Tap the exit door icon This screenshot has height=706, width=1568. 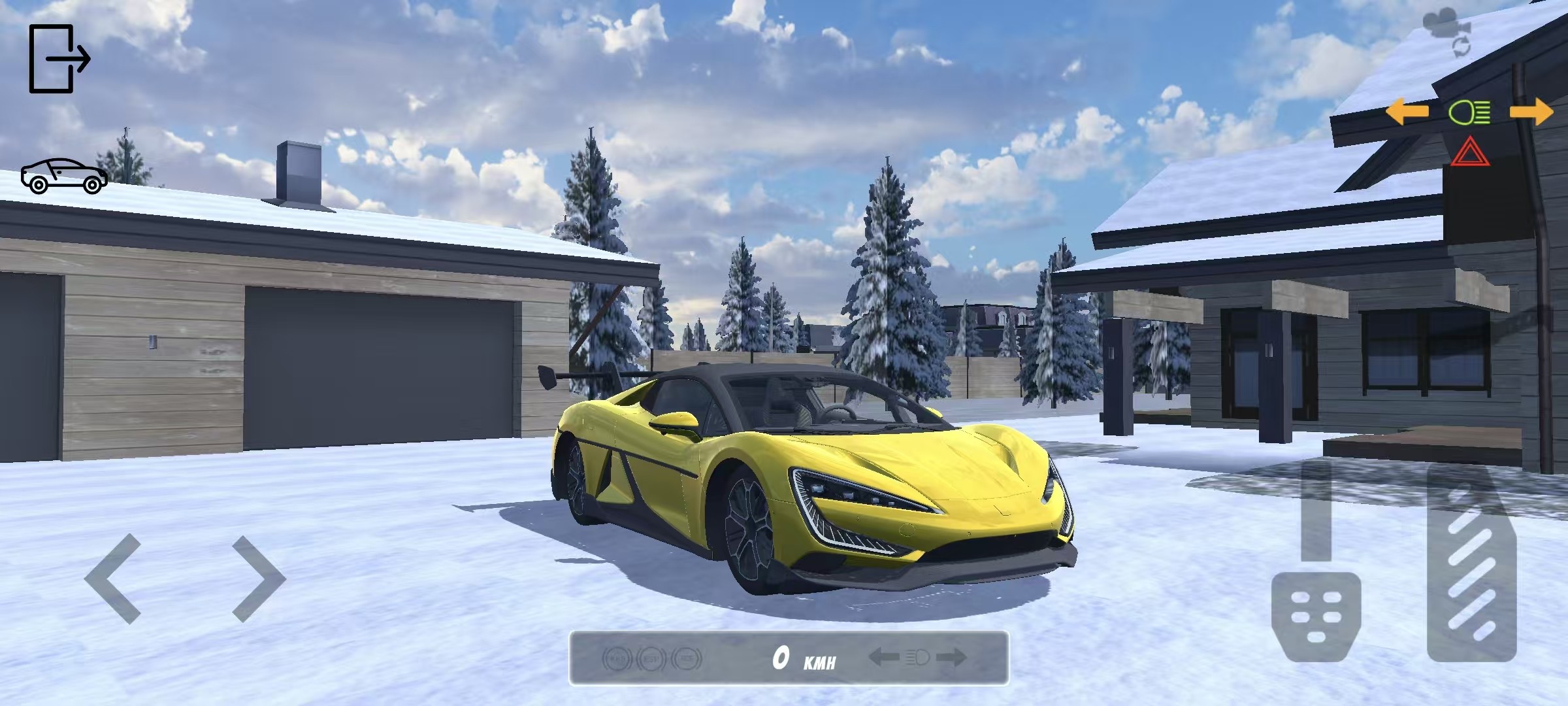pyautogui.click(x=59, y=59)
